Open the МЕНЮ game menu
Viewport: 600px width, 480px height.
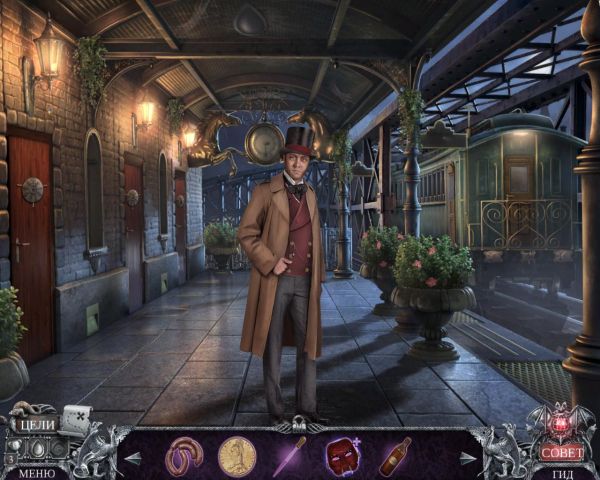tap(36, 472)
